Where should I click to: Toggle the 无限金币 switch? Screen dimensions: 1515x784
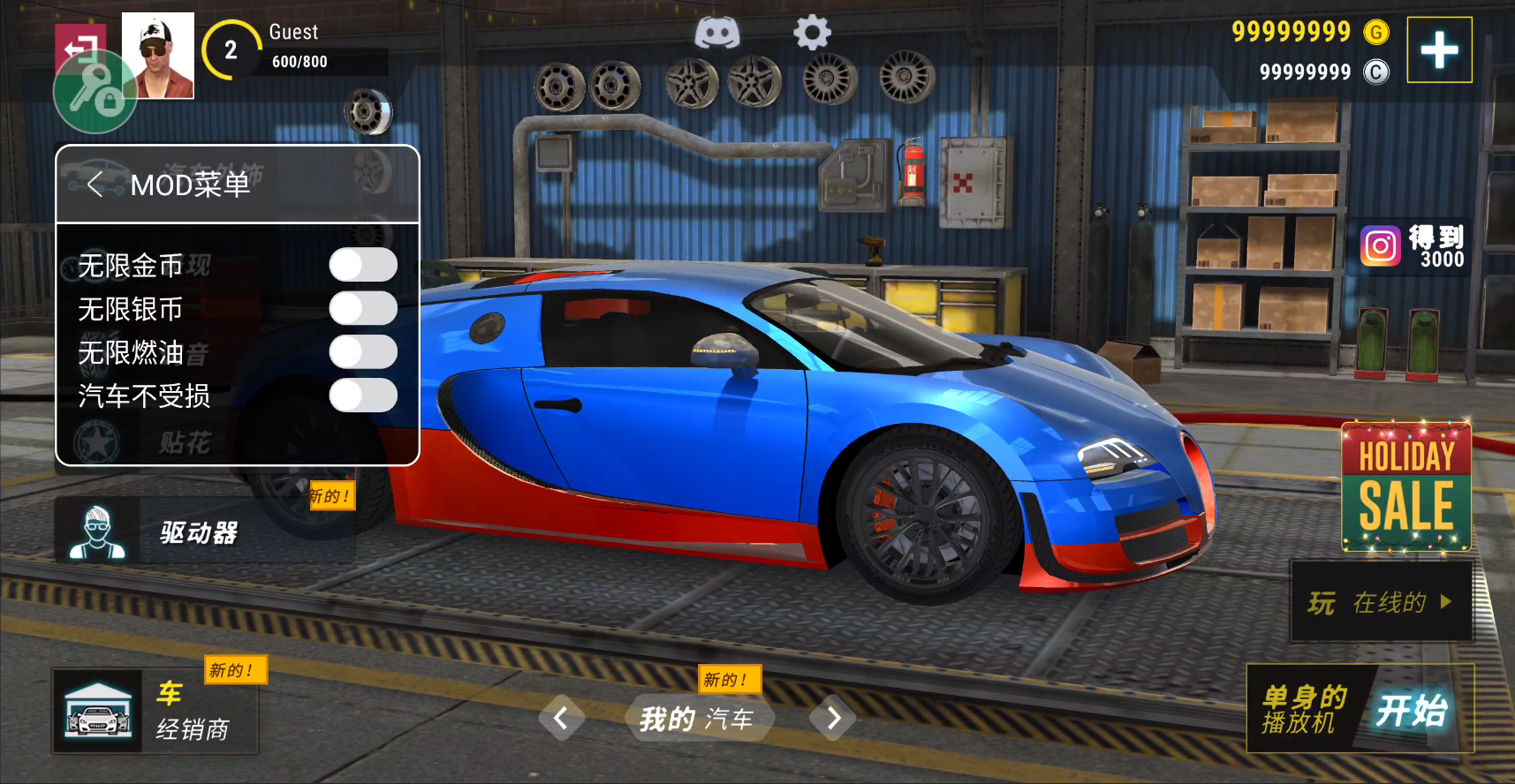coord(363,265)
